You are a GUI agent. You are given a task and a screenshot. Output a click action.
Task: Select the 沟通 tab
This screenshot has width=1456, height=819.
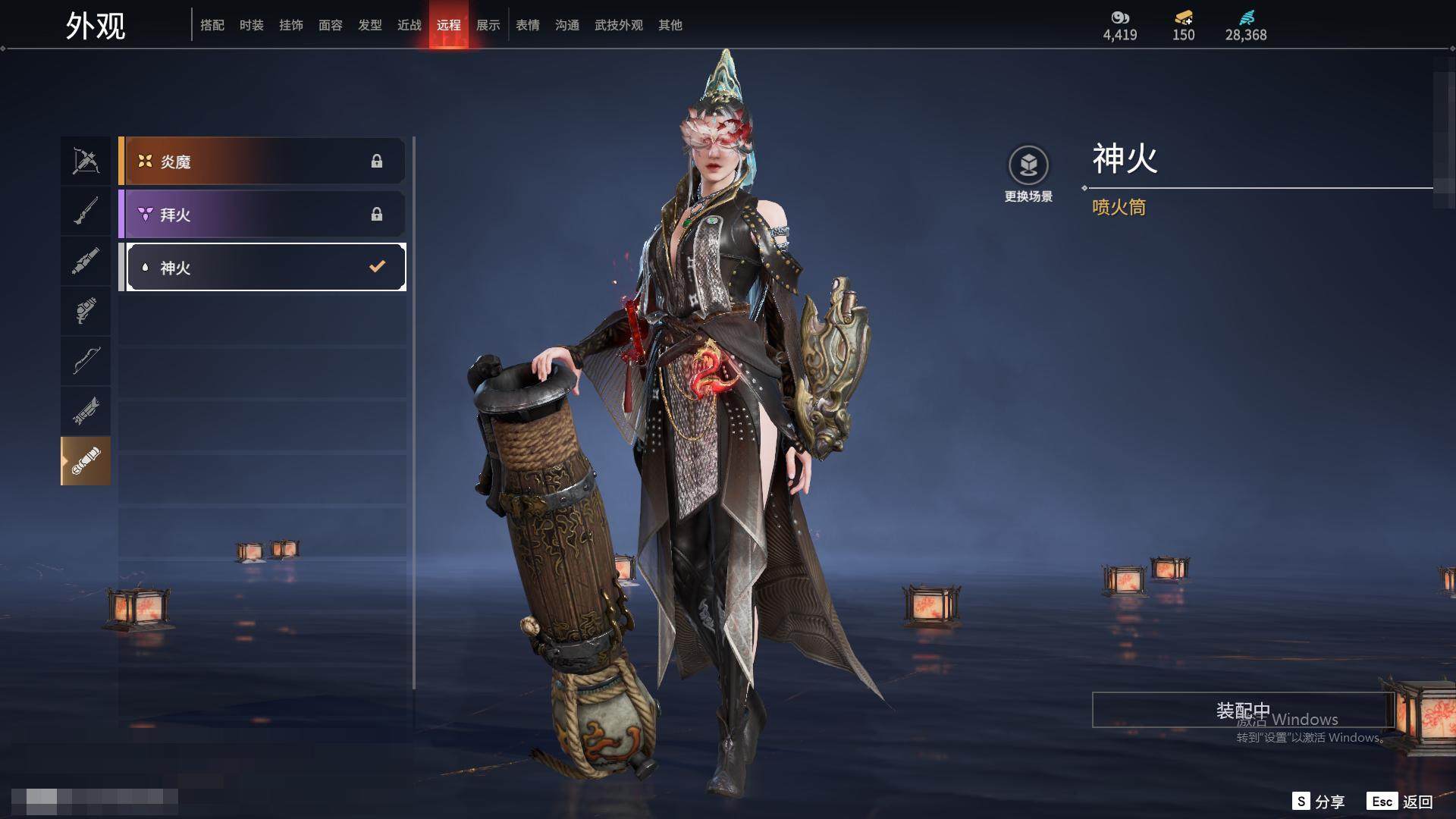tap(567, 25)
